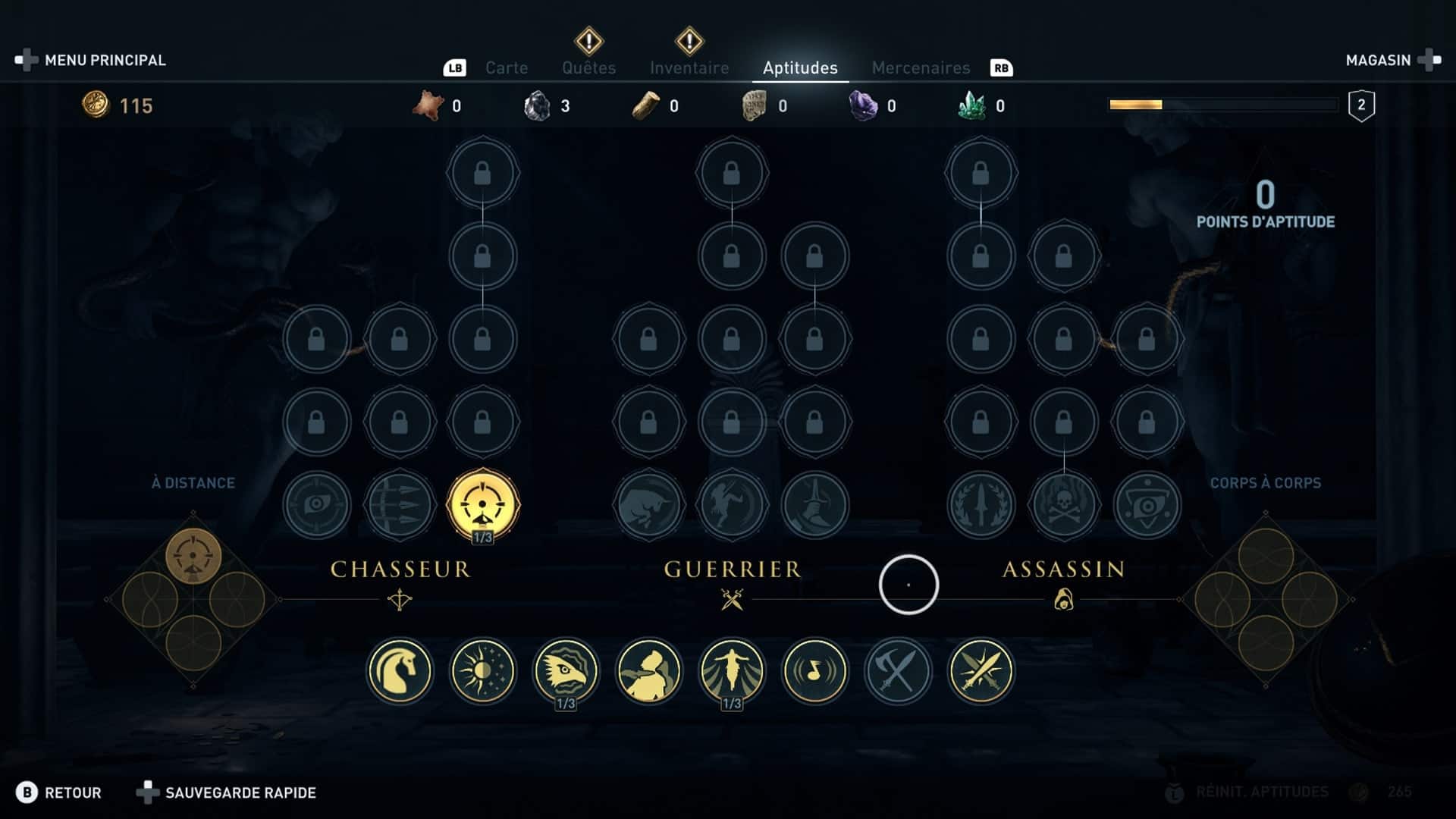
Task: Choose the horse head ability icon
Action: pos(400,671)
